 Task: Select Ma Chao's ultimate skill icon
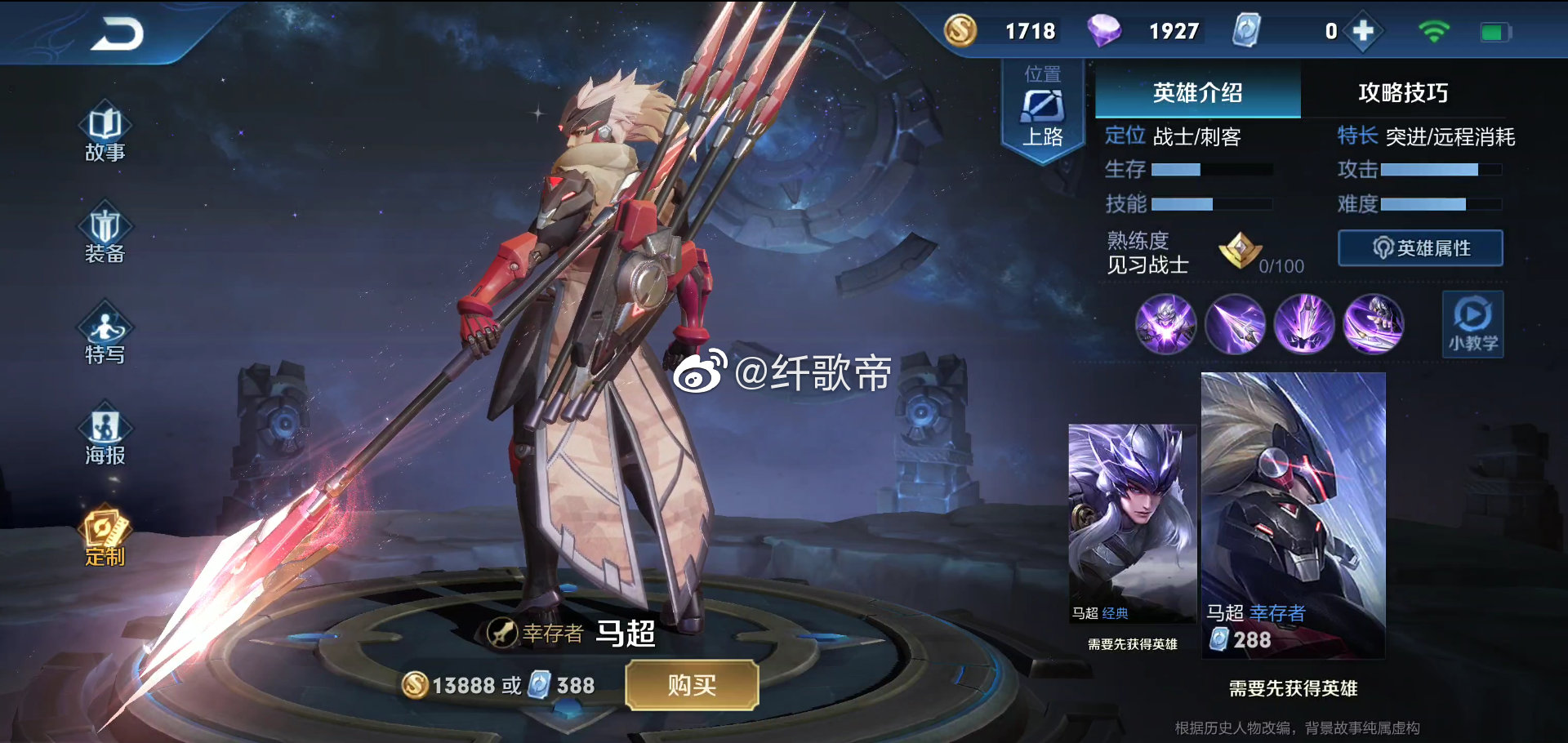coord(1374,324)
